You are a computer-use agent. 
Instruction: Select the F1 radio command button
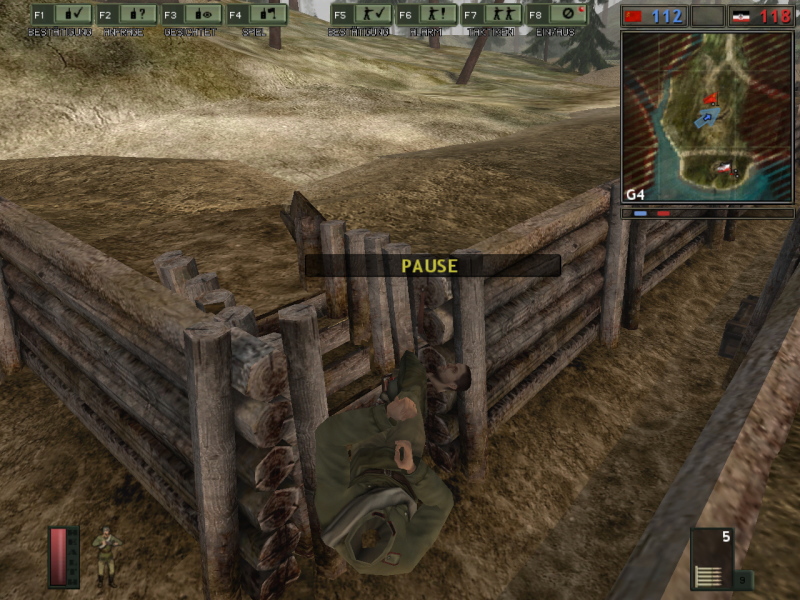pyautogui.click(x=62, y=15)
